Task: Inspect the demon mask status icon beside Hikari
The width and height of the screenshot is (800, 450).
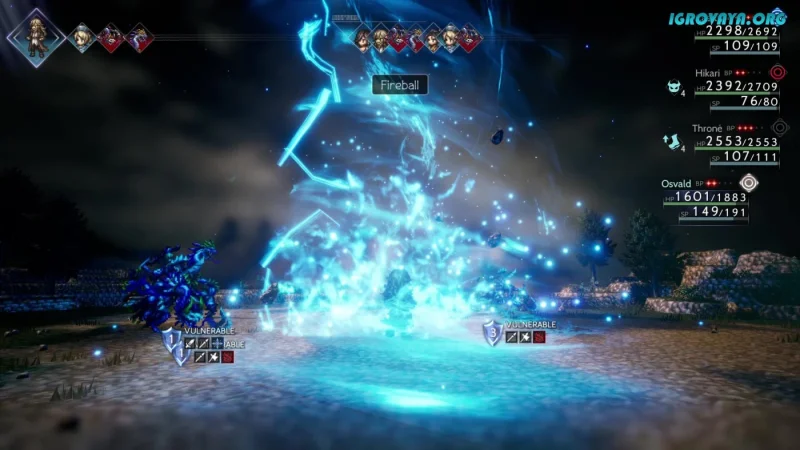Action: tap(674, 87)
